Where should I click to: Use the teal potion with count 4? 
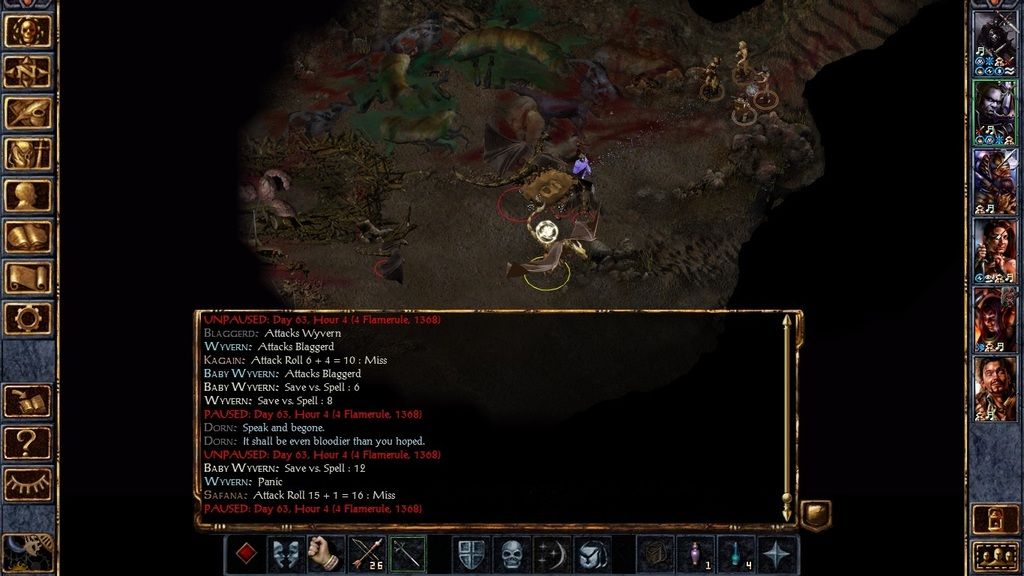coord(737,554)
